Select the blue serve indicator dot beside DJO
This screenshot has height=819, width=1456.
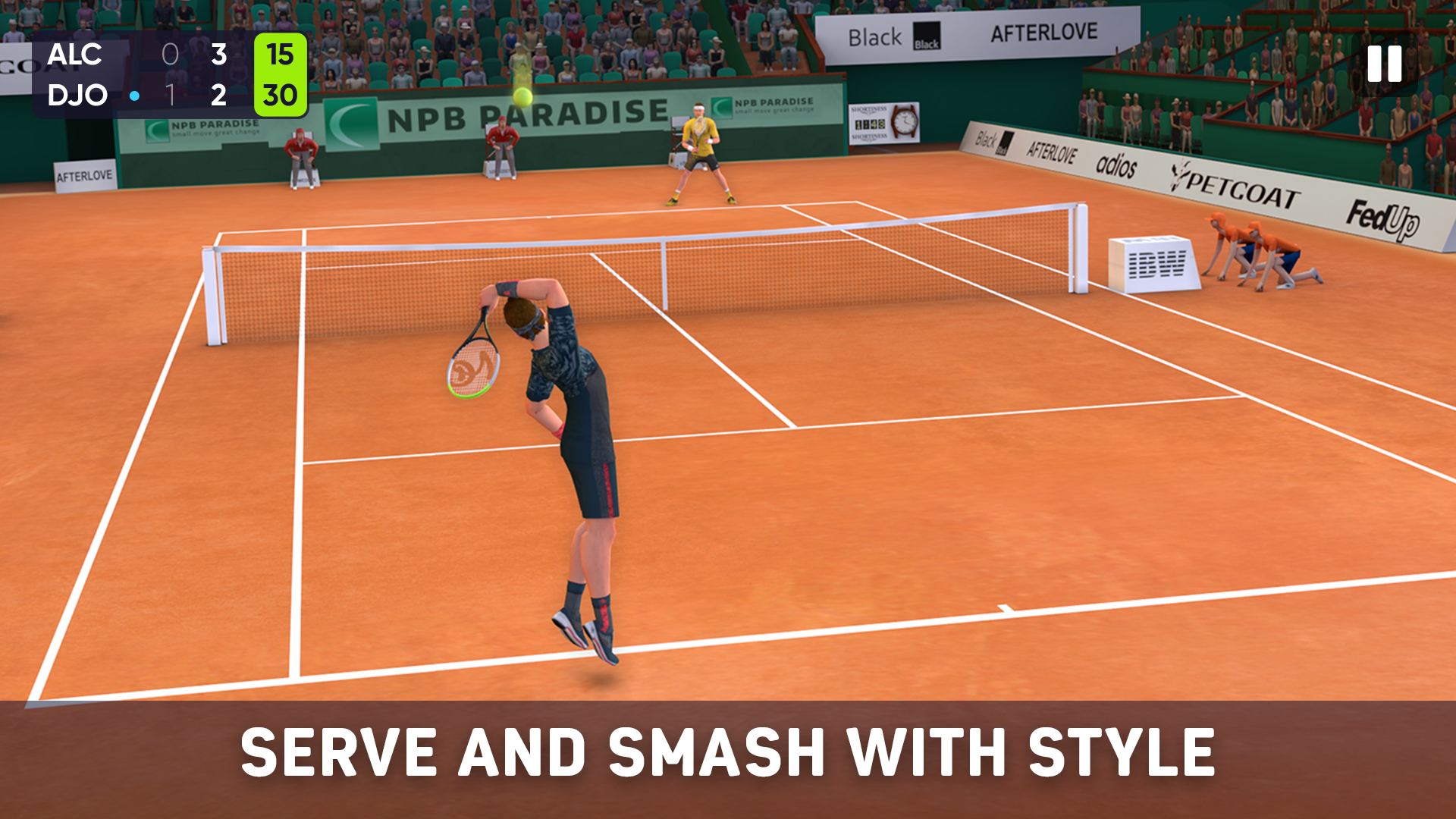pyautogui.click(x=135, y=96)
